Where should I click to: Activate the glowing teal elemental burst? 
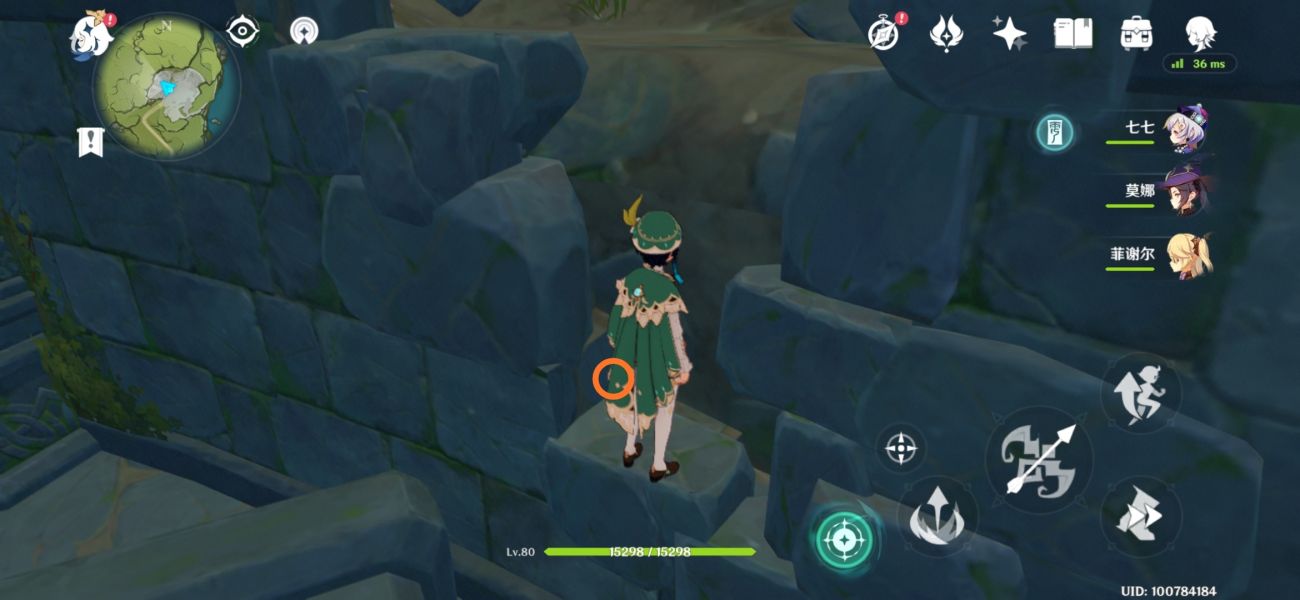point(844,541)
